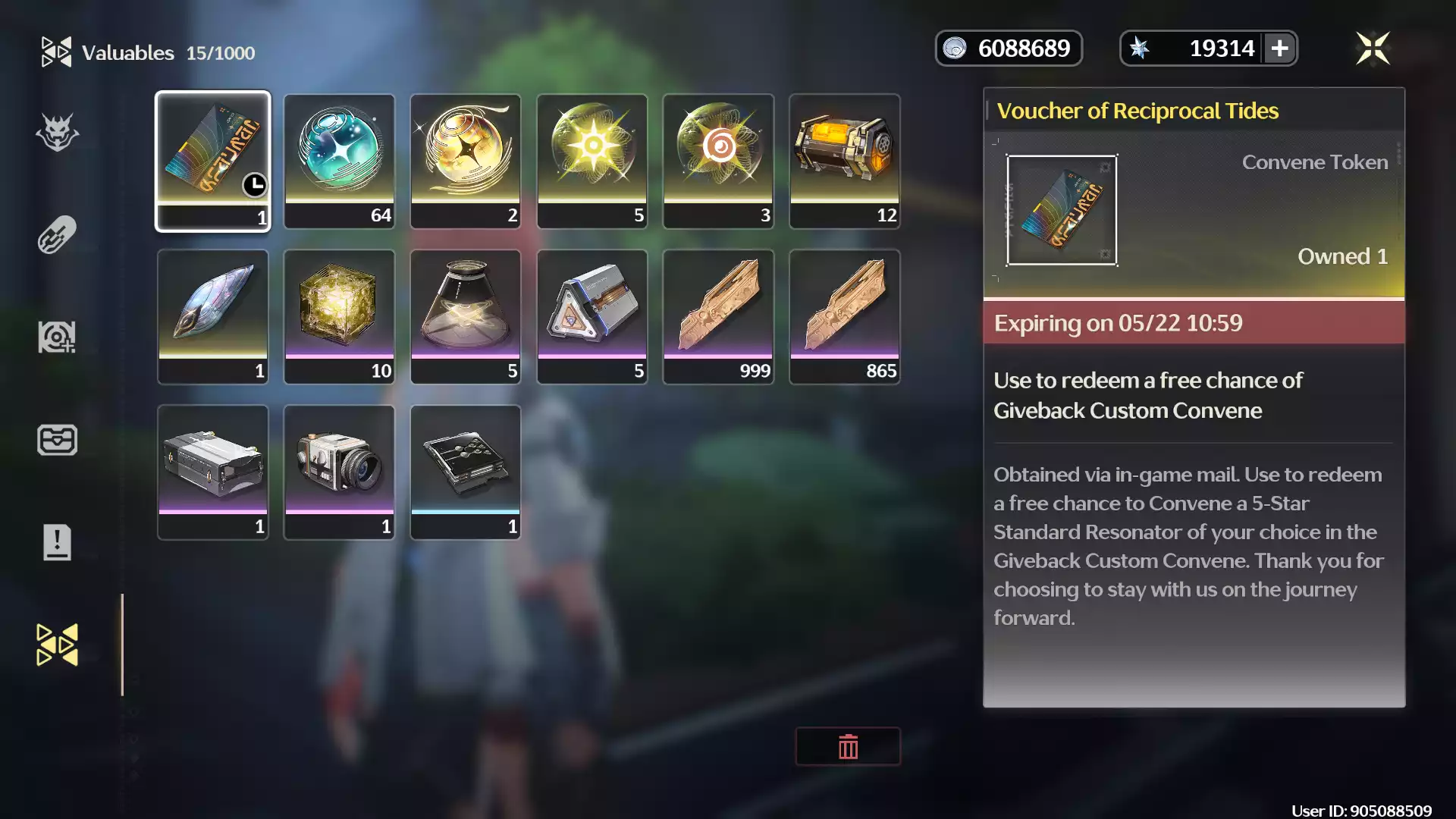The height and width of the screenshot is (819, 1456).
Task: Select the camera item in the grid
Action: pyautogui.click(x=339, y=472)
